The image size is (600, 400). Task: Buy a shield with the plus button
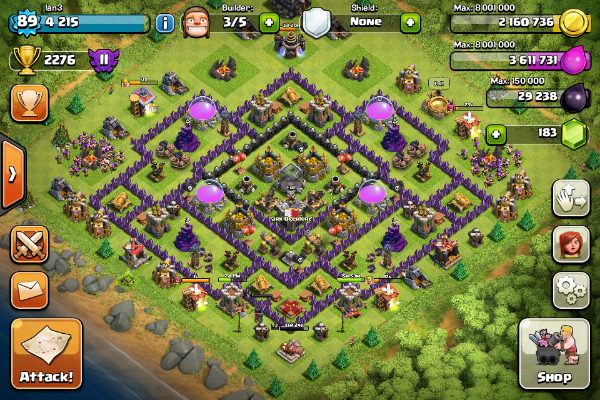(410, 21)
